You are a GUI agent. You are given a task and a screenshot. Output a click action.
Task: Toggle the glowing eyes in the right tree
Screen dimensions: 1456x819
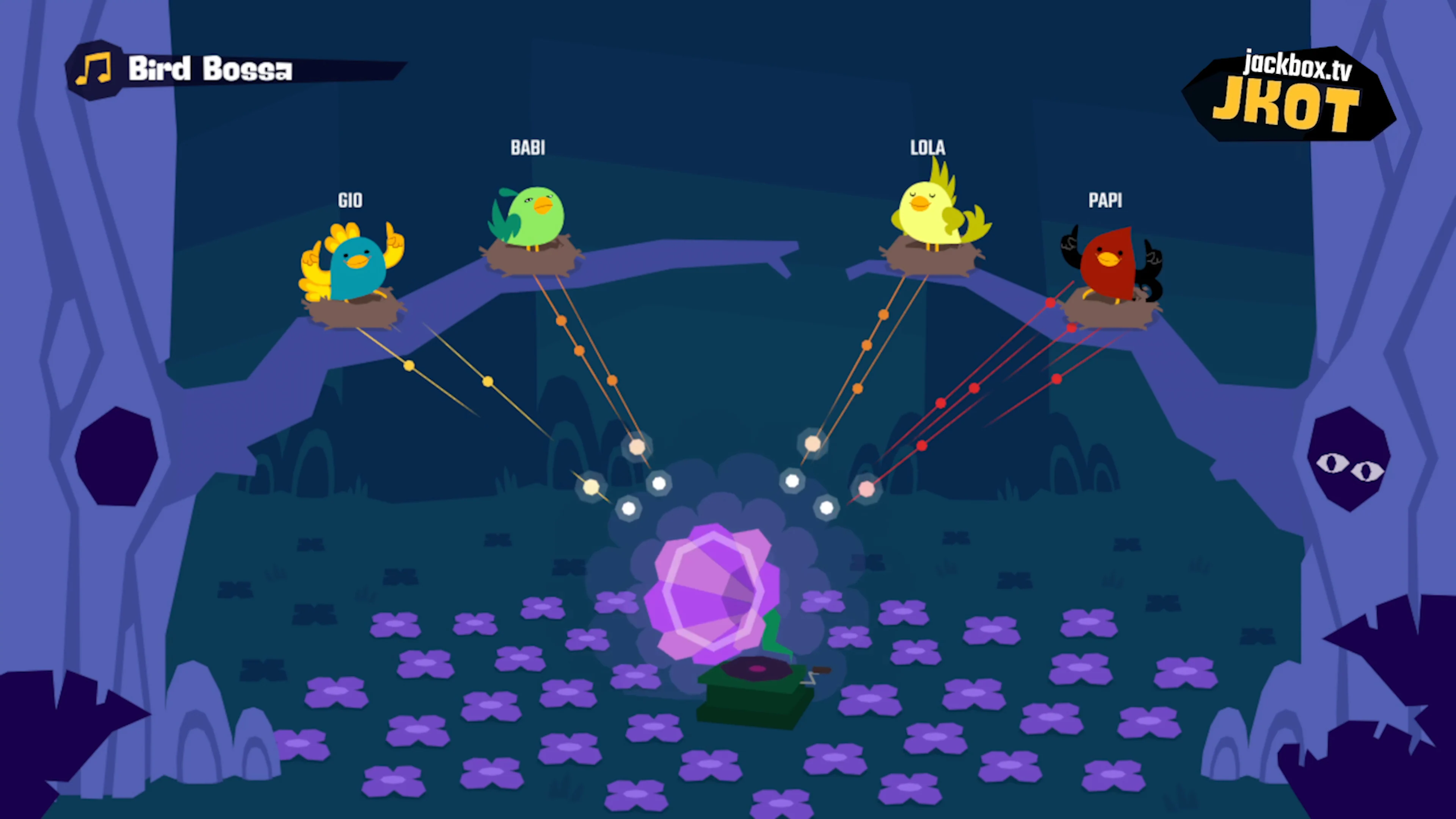[x=1350, y=466]
